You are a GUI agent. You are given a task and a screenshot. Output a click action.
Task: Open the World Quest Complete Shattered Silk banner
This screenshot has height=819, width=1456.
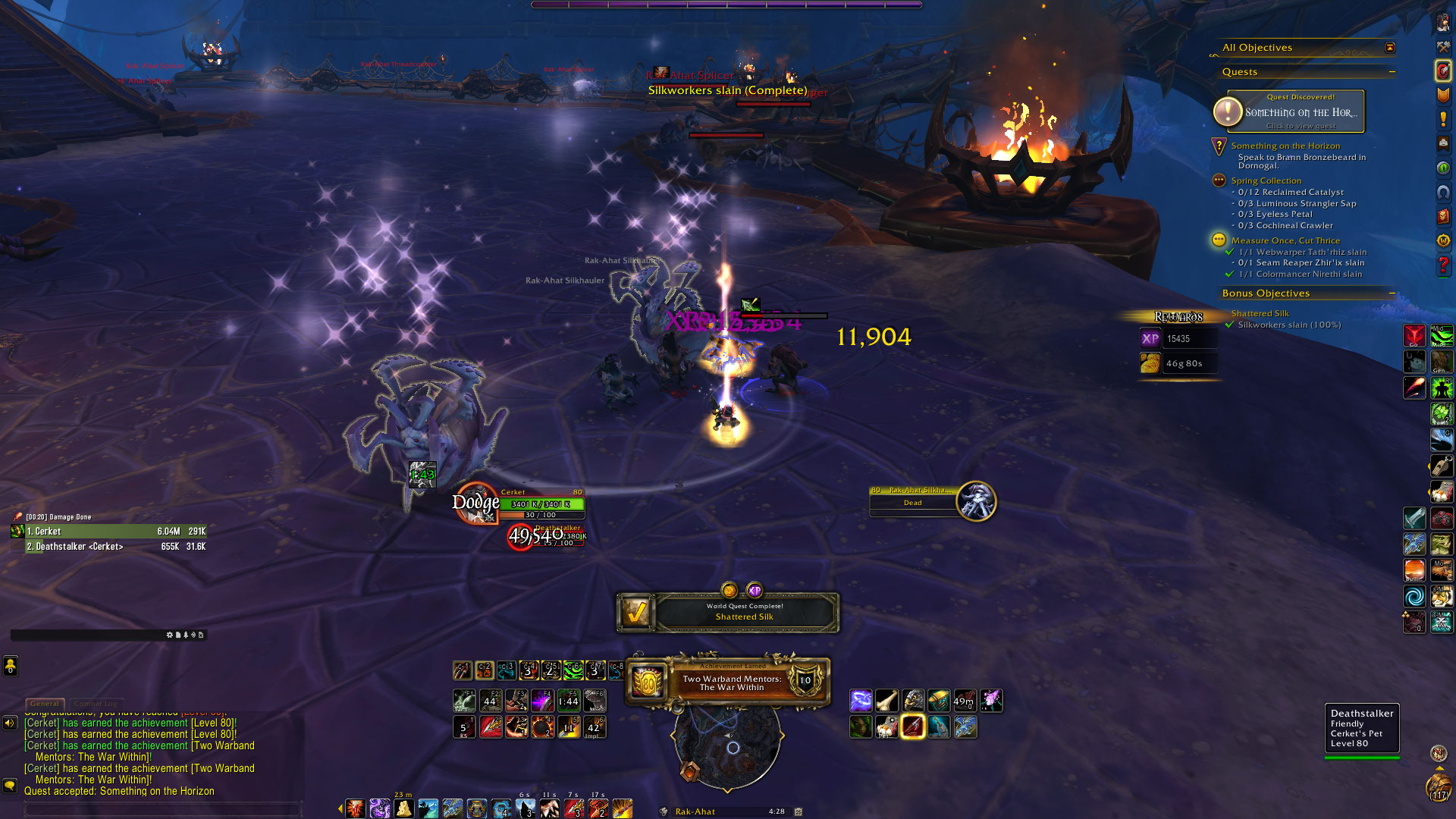[x=728, y=612]
